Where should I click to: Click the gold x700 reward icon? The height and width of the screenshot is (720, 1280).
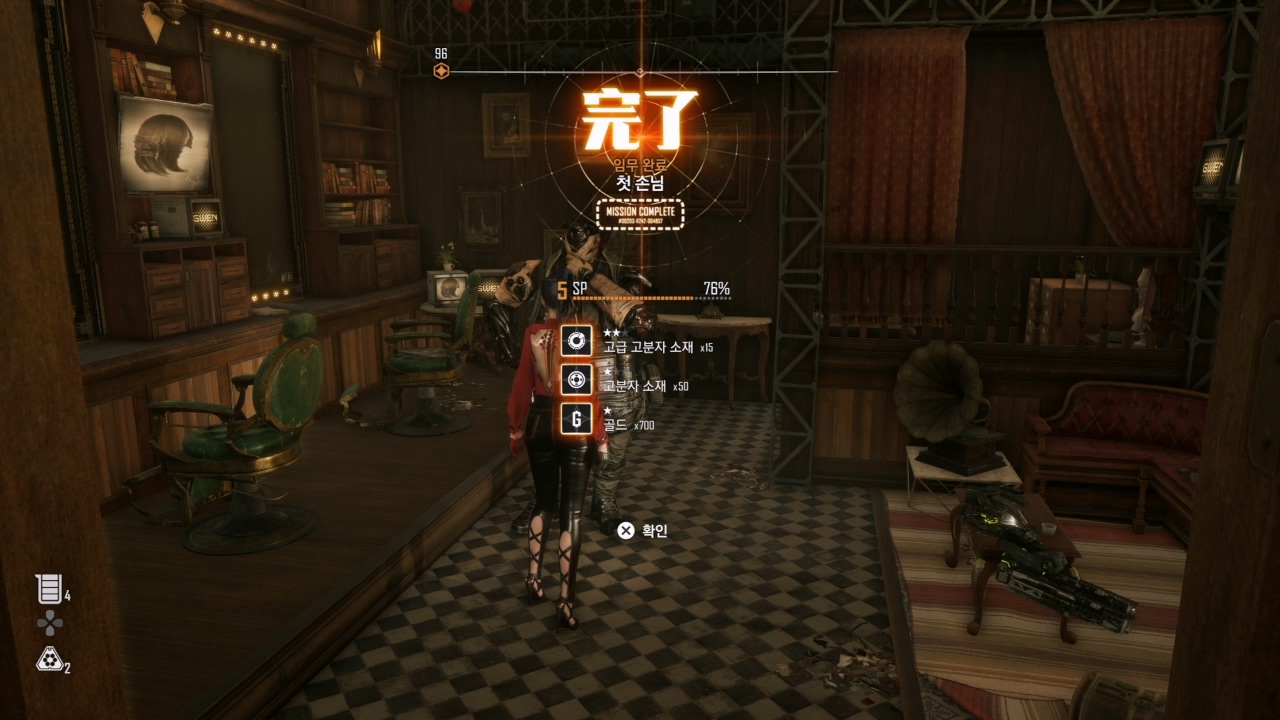[575, 419]
